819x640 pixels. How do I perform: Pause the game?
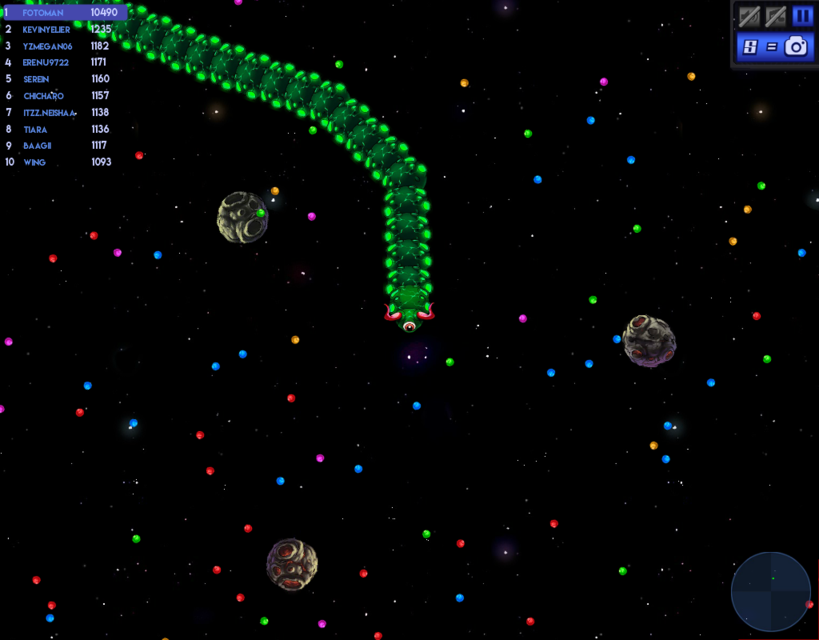pyautogui.click(x=802, y=16)
